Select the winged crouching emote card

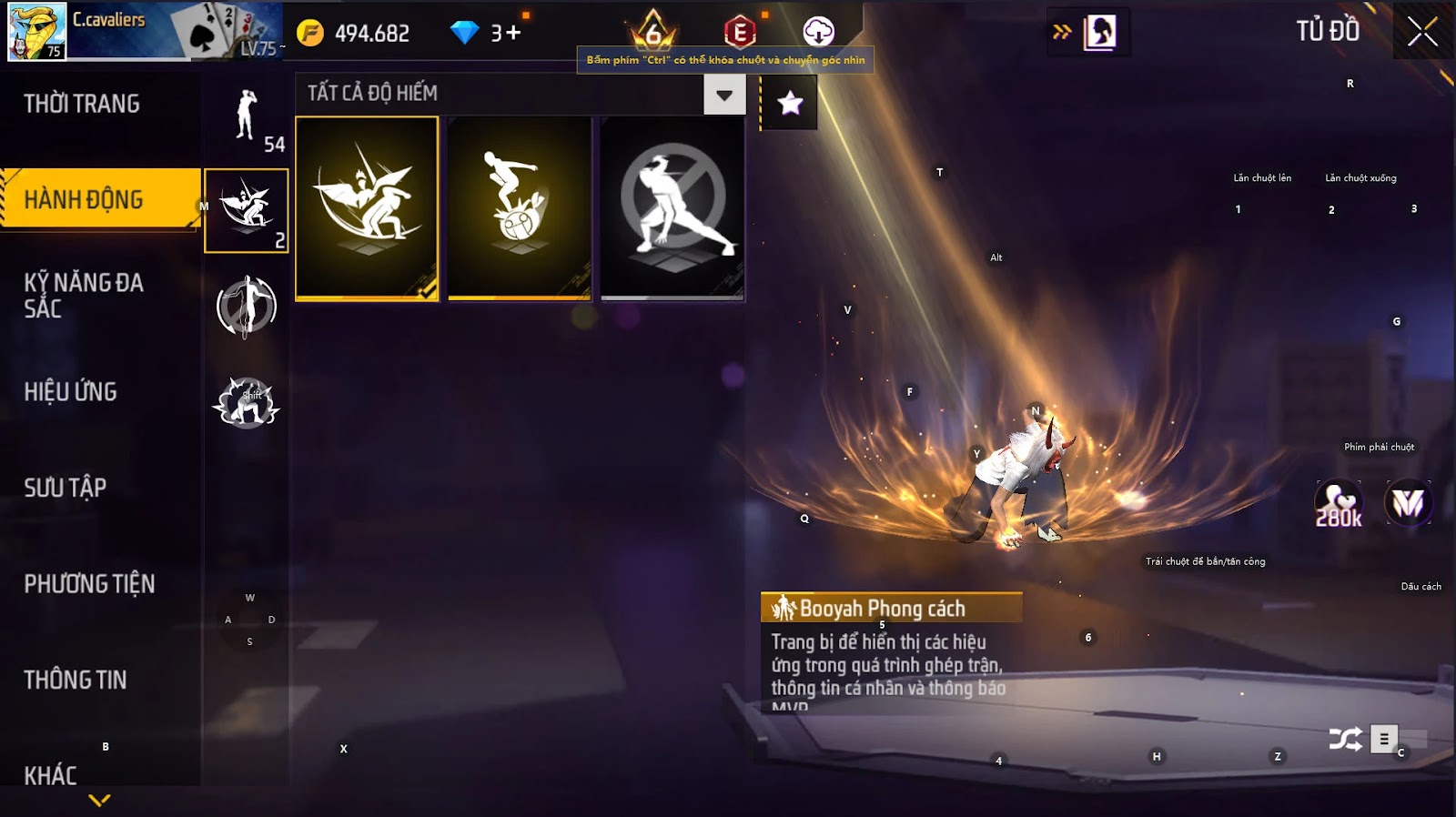click(367, 207)
